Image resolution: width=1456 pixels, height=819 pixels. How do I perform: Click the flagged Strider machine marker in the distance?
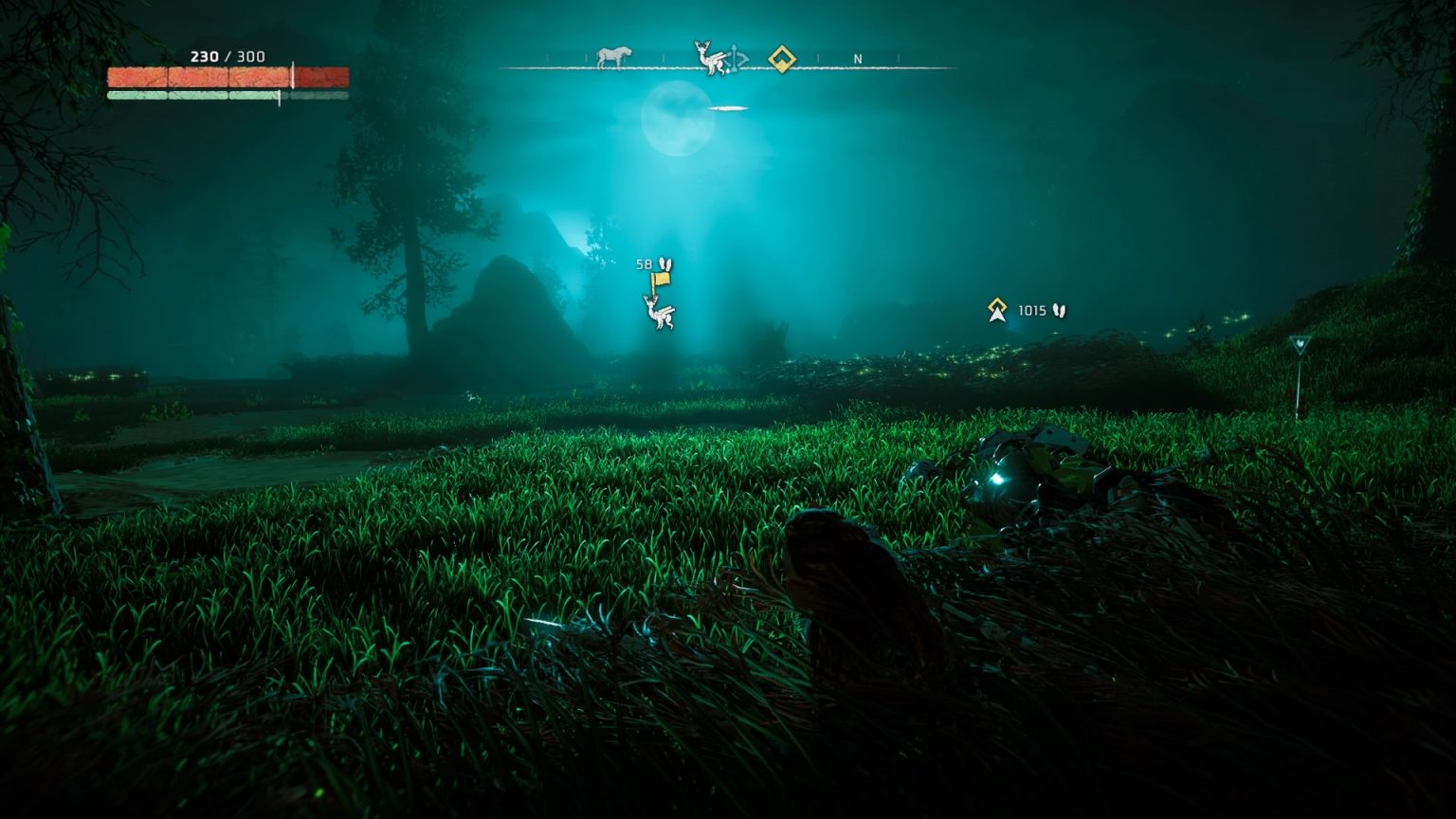(x=662, y=315)
